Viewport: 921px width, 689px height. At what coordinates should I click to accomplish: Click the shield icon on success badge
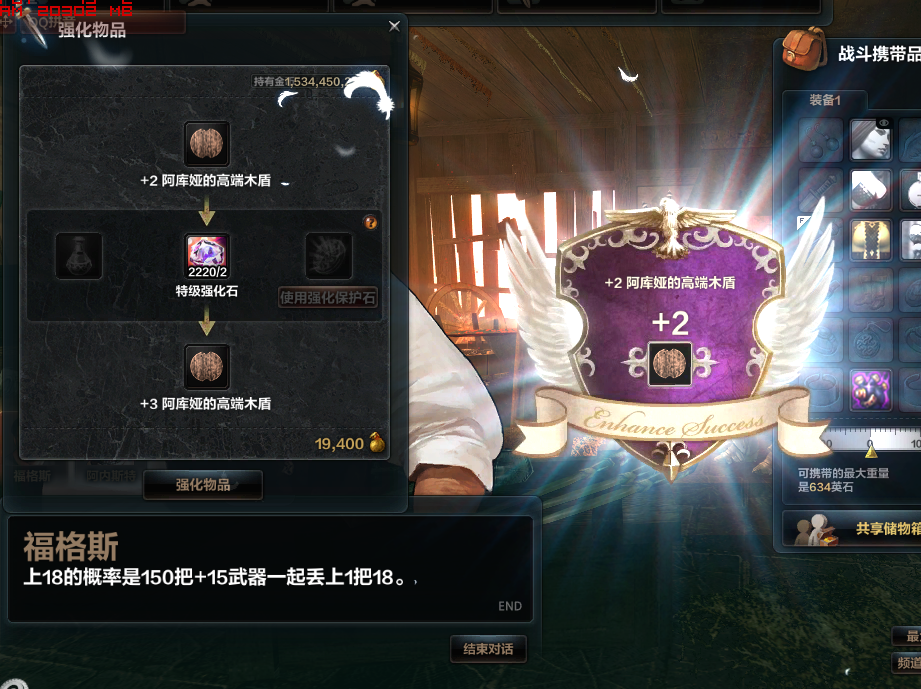coord(670,364)
